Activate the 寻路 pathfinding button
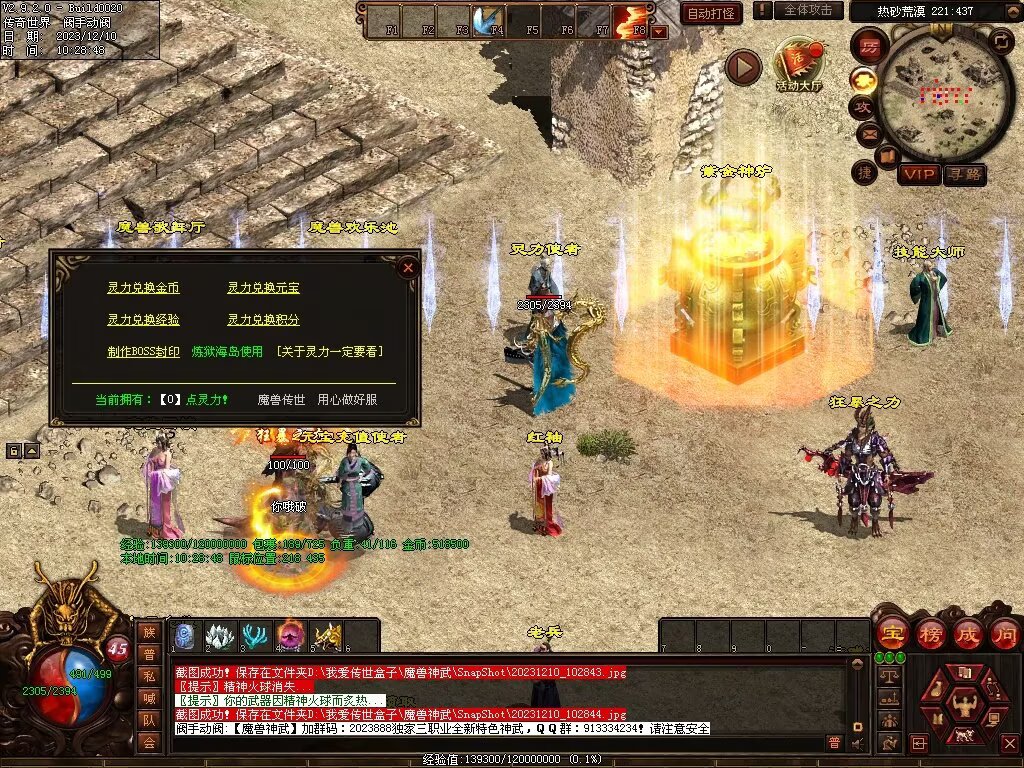The height and width of the screenshot is (768, 1024). click(x=964, y=175)
